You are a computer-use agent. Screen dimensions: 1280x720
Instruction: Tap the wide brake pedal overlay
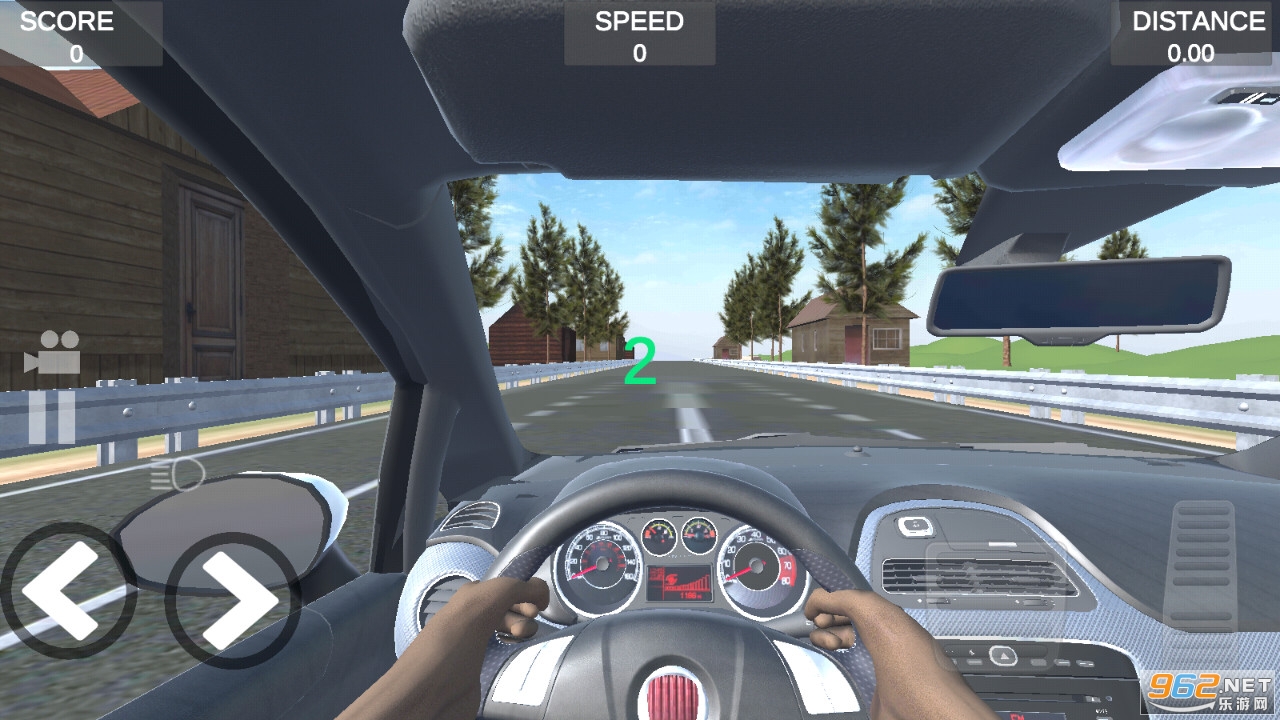point(997,606)
